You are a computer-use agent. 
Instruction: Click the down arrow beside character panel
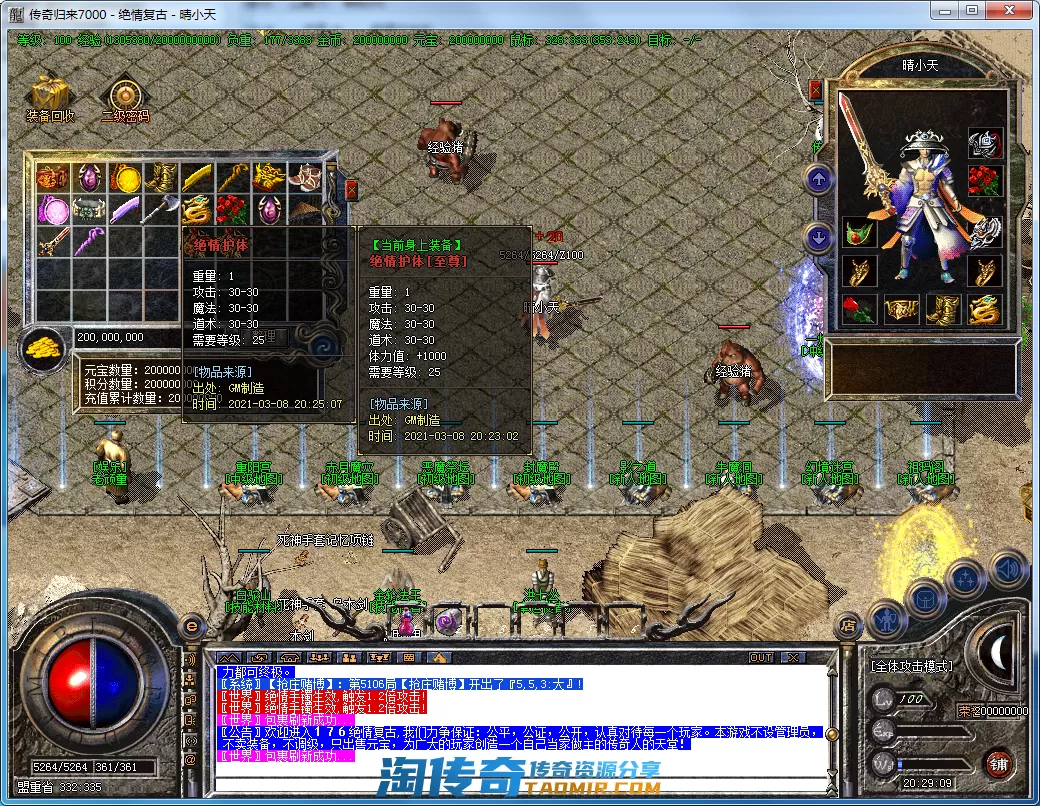click(x=819, y=238)
